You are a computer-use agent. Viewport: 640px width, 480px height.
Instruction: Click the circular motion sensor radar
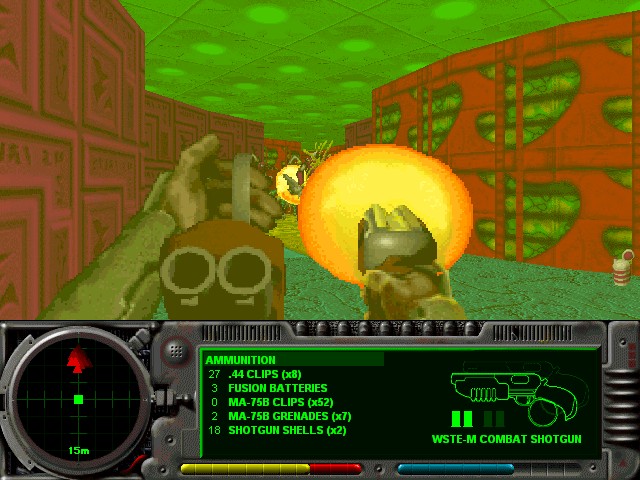[x=77, y=399]
